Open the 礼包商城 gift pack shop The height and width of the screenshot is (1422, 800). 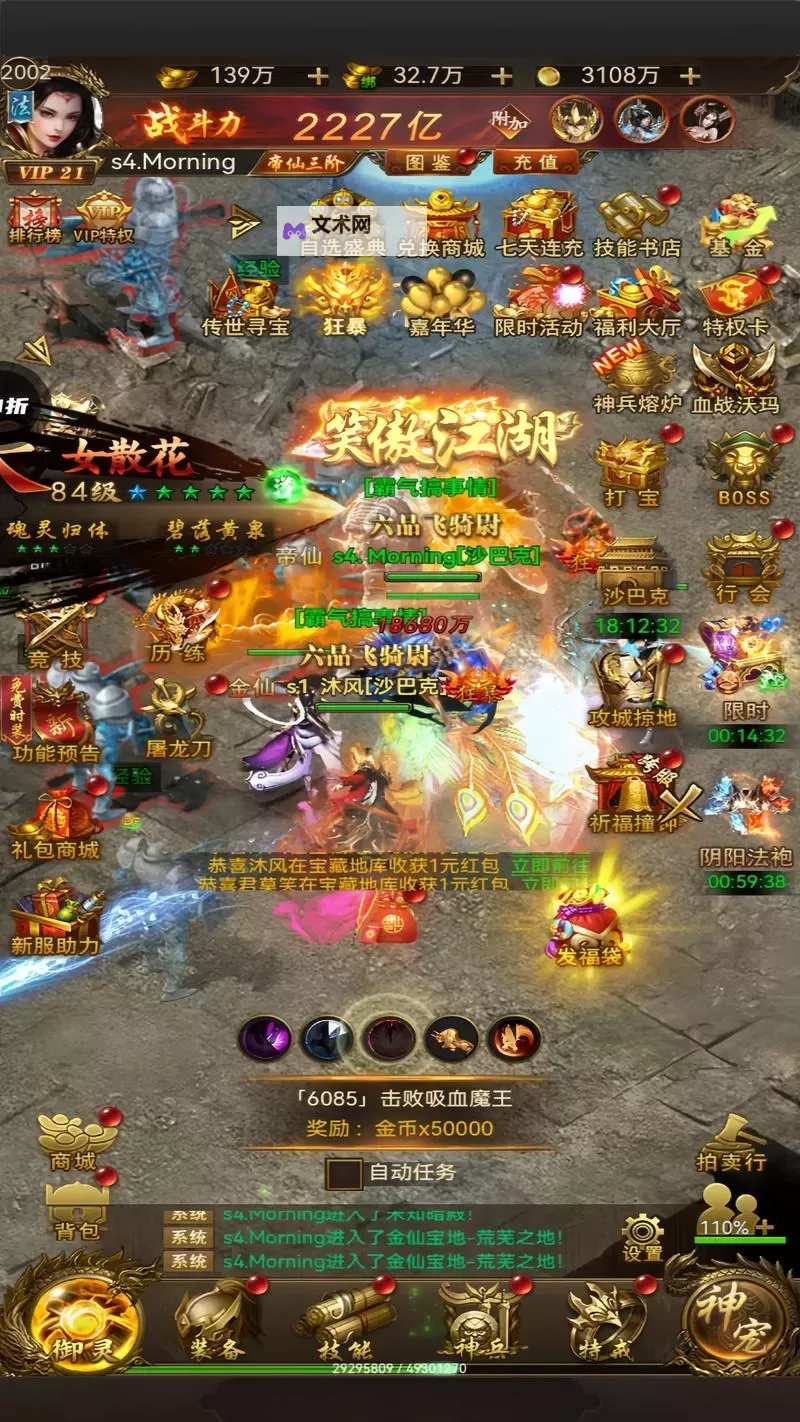tap(55, 825)
